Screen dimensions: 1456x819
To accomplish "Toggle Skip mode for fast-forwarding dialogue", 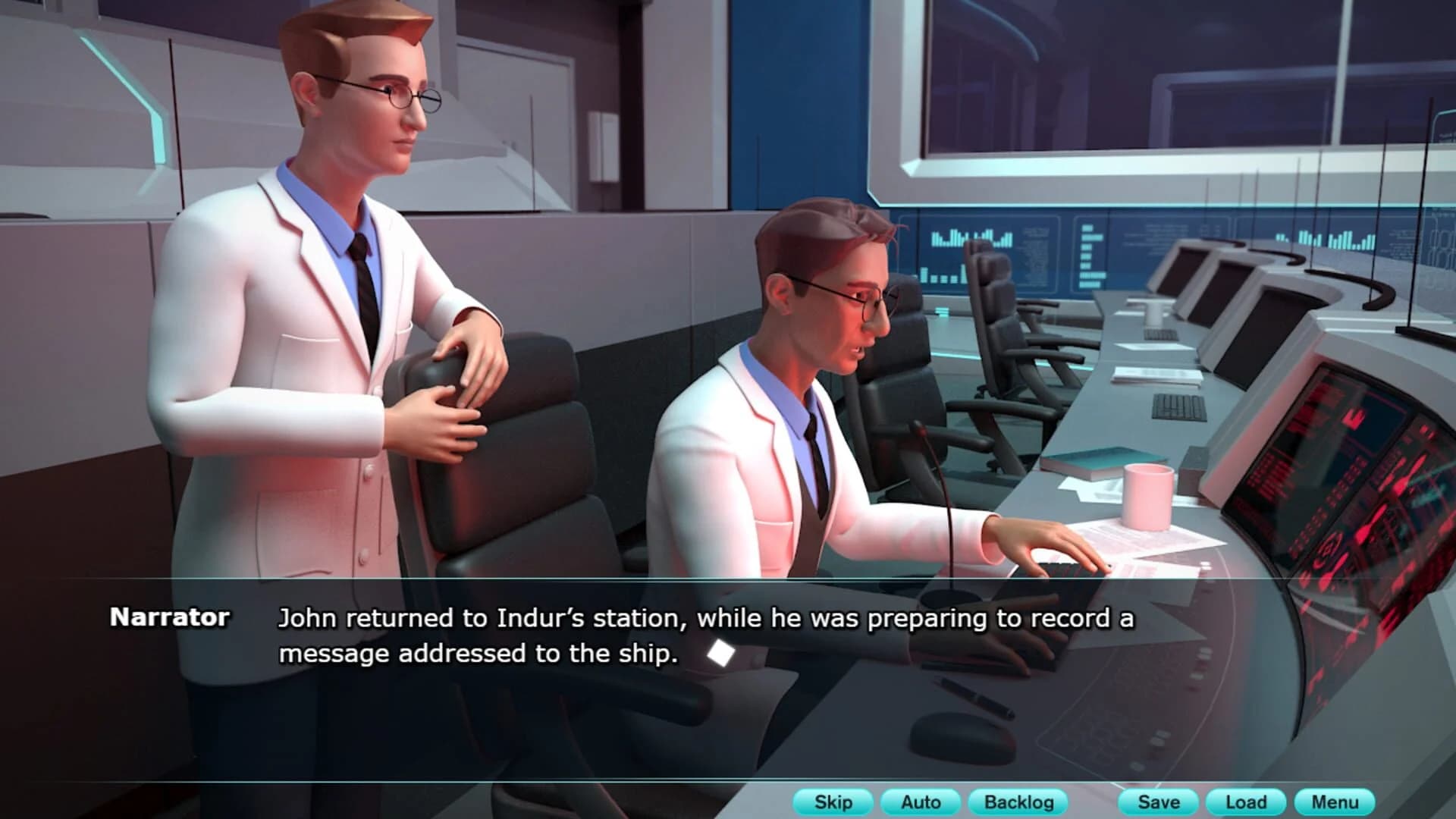I will pos(833,801).
